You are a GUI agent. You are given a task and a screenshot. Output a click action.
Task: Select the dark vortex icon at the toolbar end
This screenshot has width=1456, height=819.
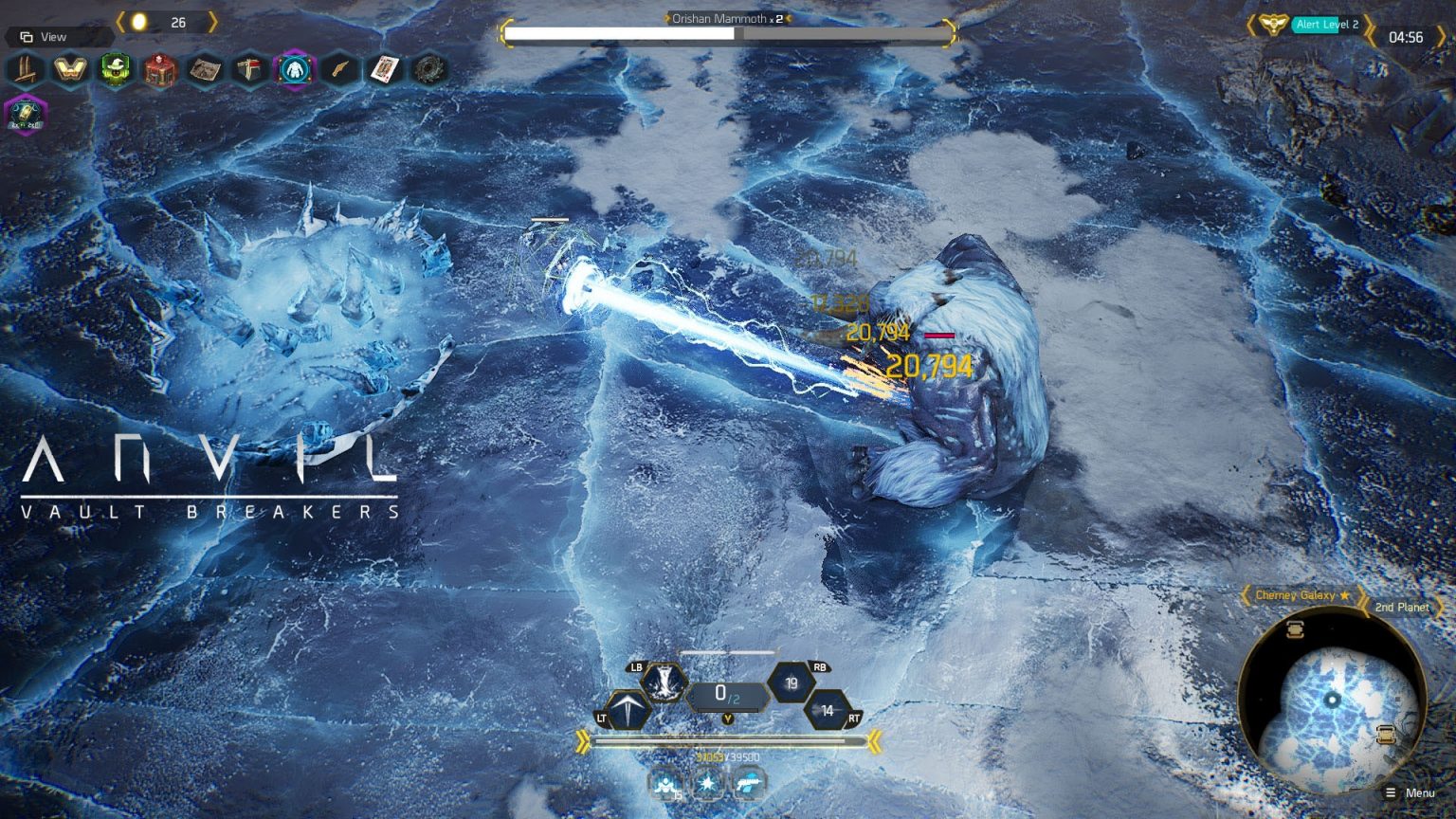coord(428,70)
